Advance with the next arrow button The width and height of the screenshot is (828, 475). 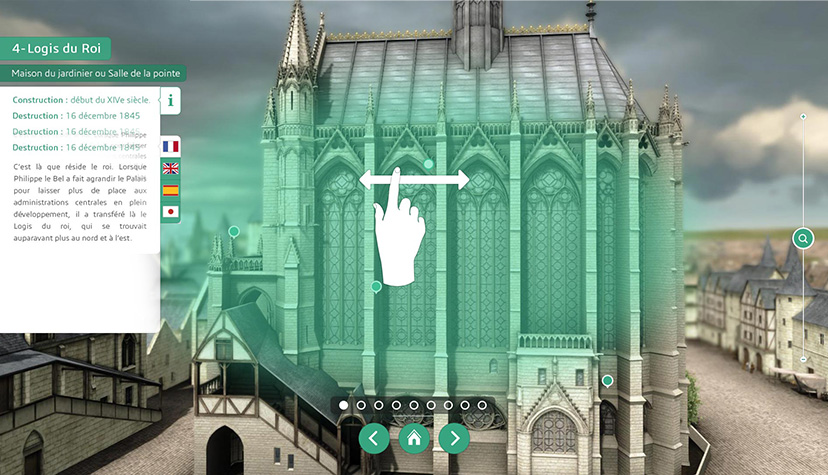(x=454, y=437)
